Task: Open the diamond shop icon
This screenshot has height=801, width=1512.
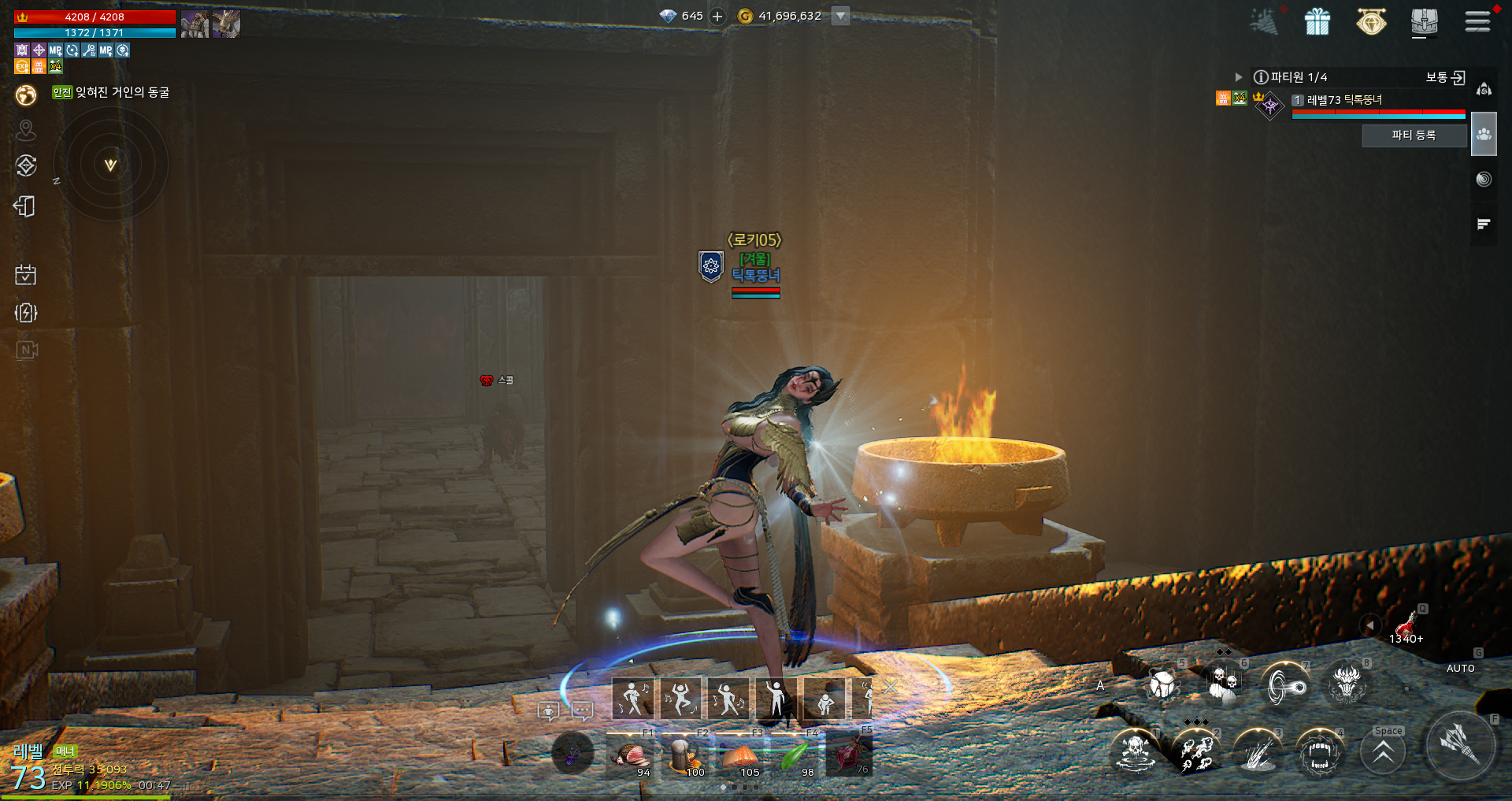Action: pyautogui.click(x=1371, y=21)
